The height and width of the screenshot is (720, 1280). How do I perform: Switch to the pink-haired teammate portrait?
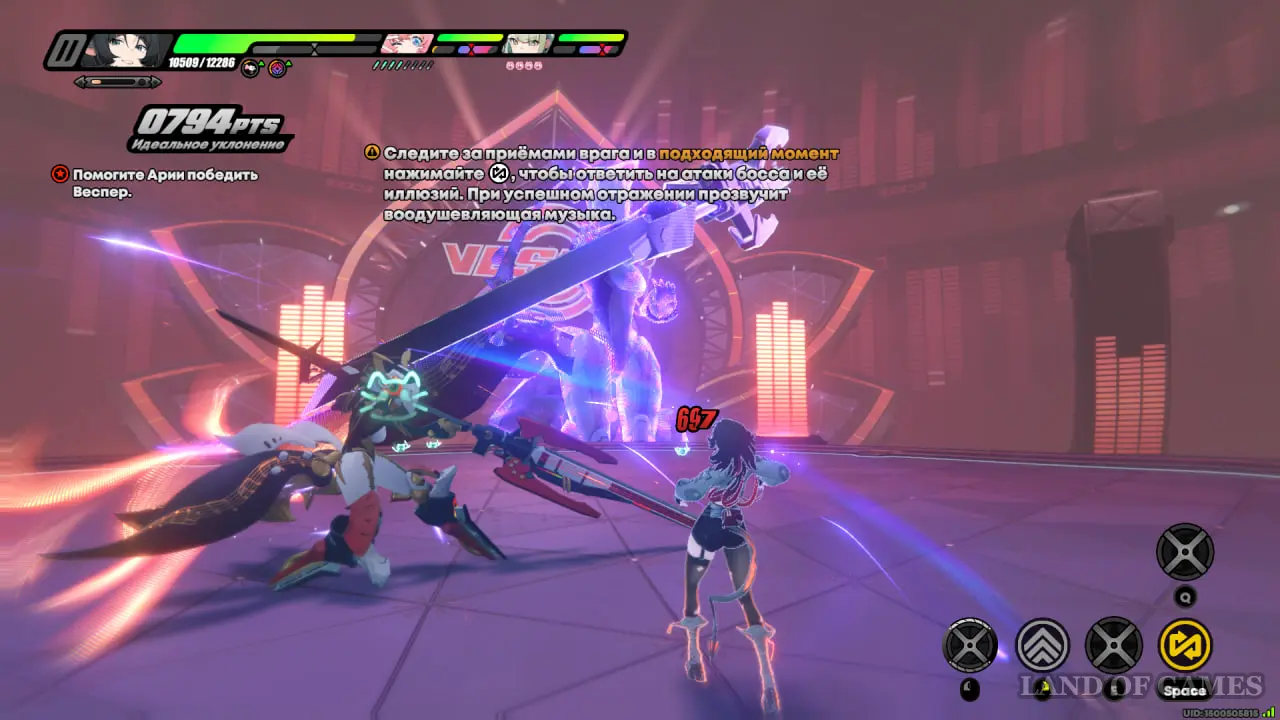407,43
